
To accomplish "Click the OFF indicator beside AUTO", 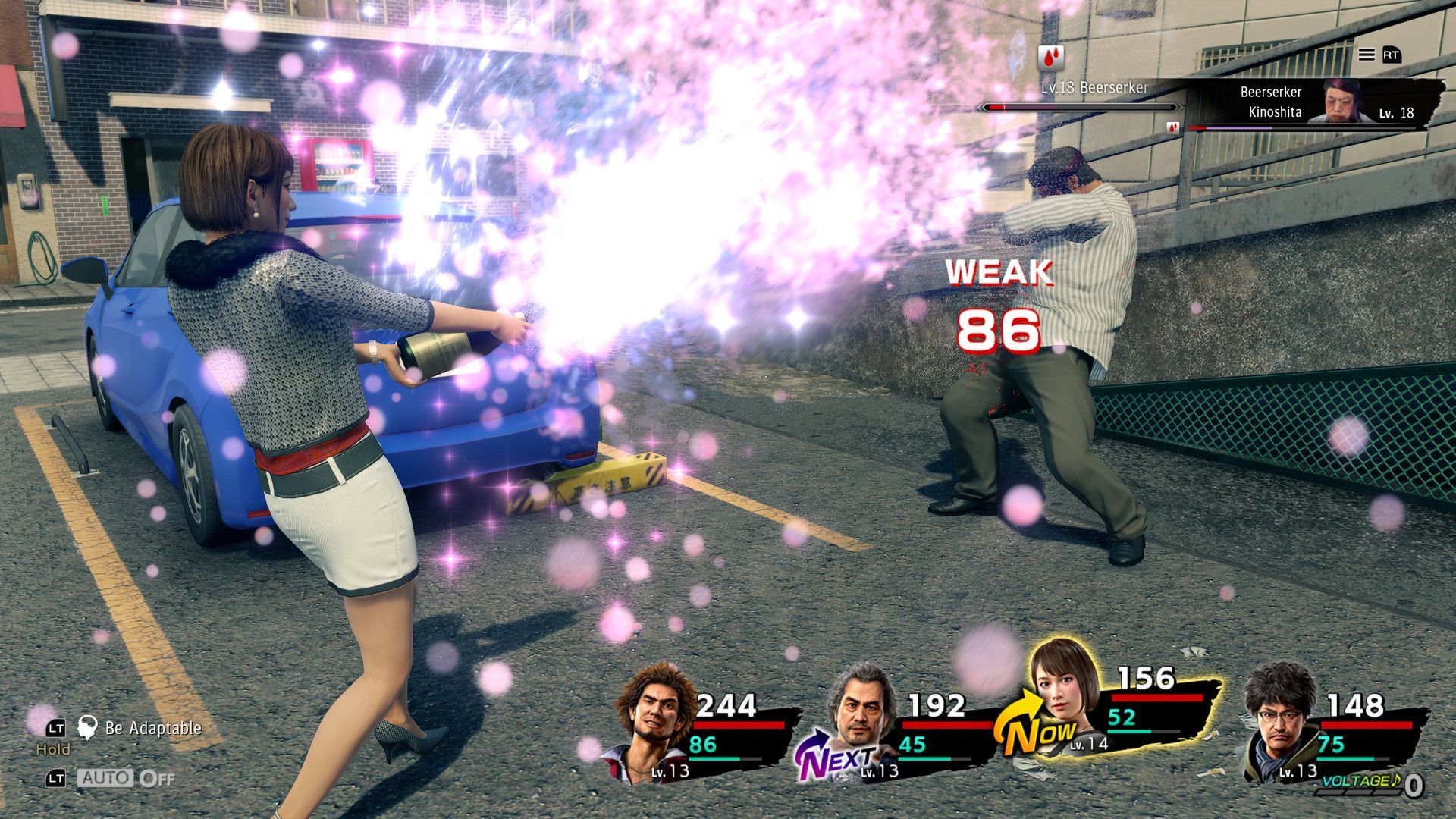I will [155, 778].
